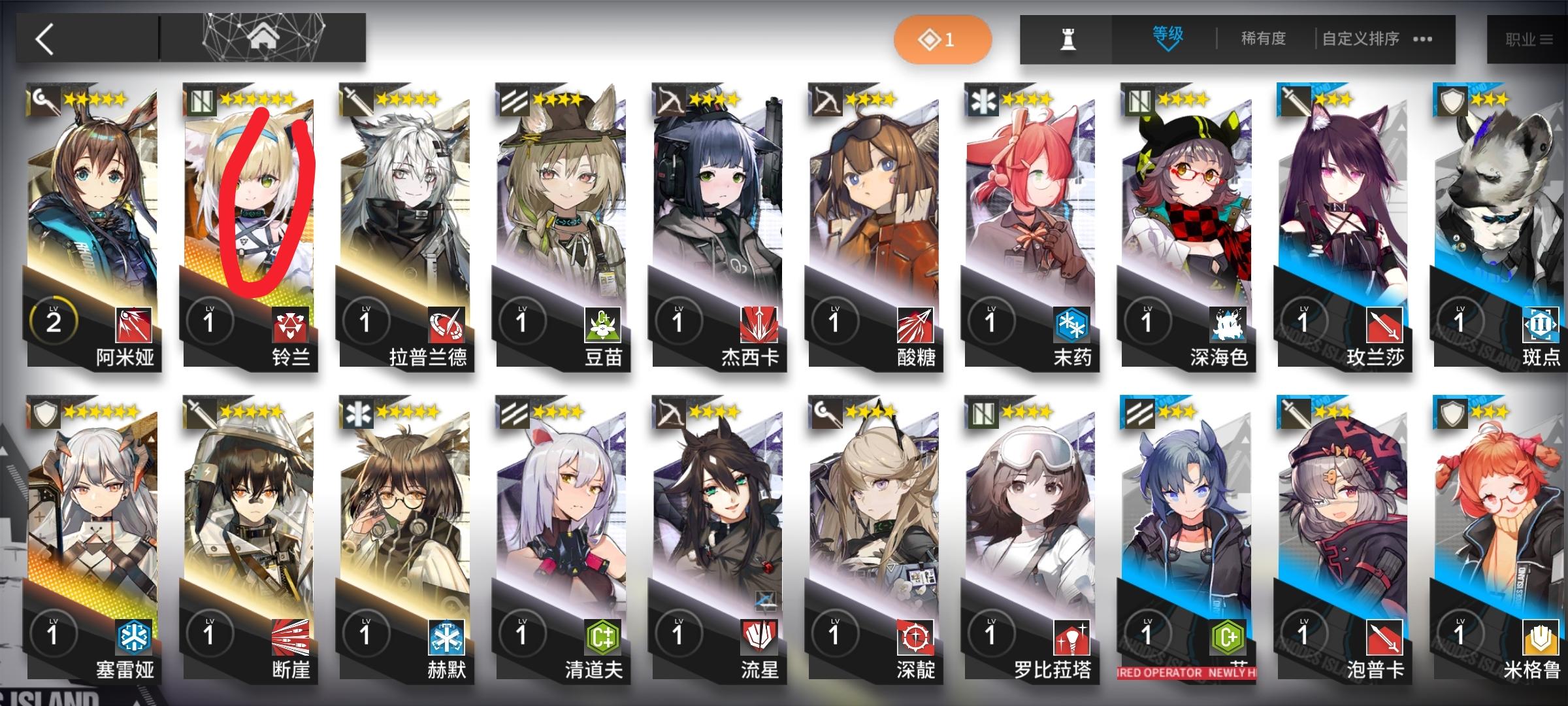Click the orange currency badge showing 1
Viewport: 1568px width, 706px height.
pos(944,39)
